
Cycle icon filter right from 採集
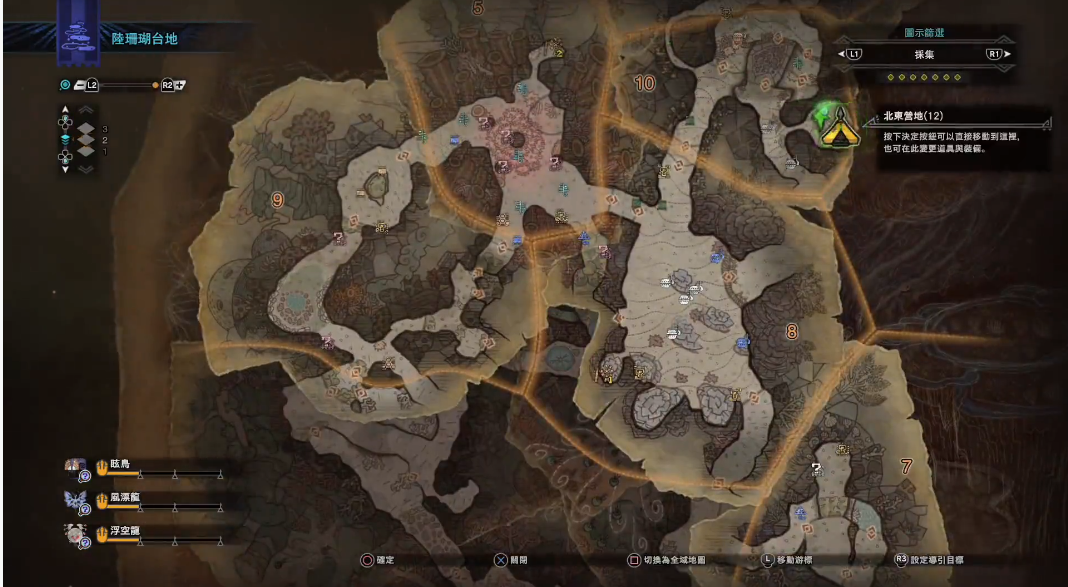pos(996,54)
